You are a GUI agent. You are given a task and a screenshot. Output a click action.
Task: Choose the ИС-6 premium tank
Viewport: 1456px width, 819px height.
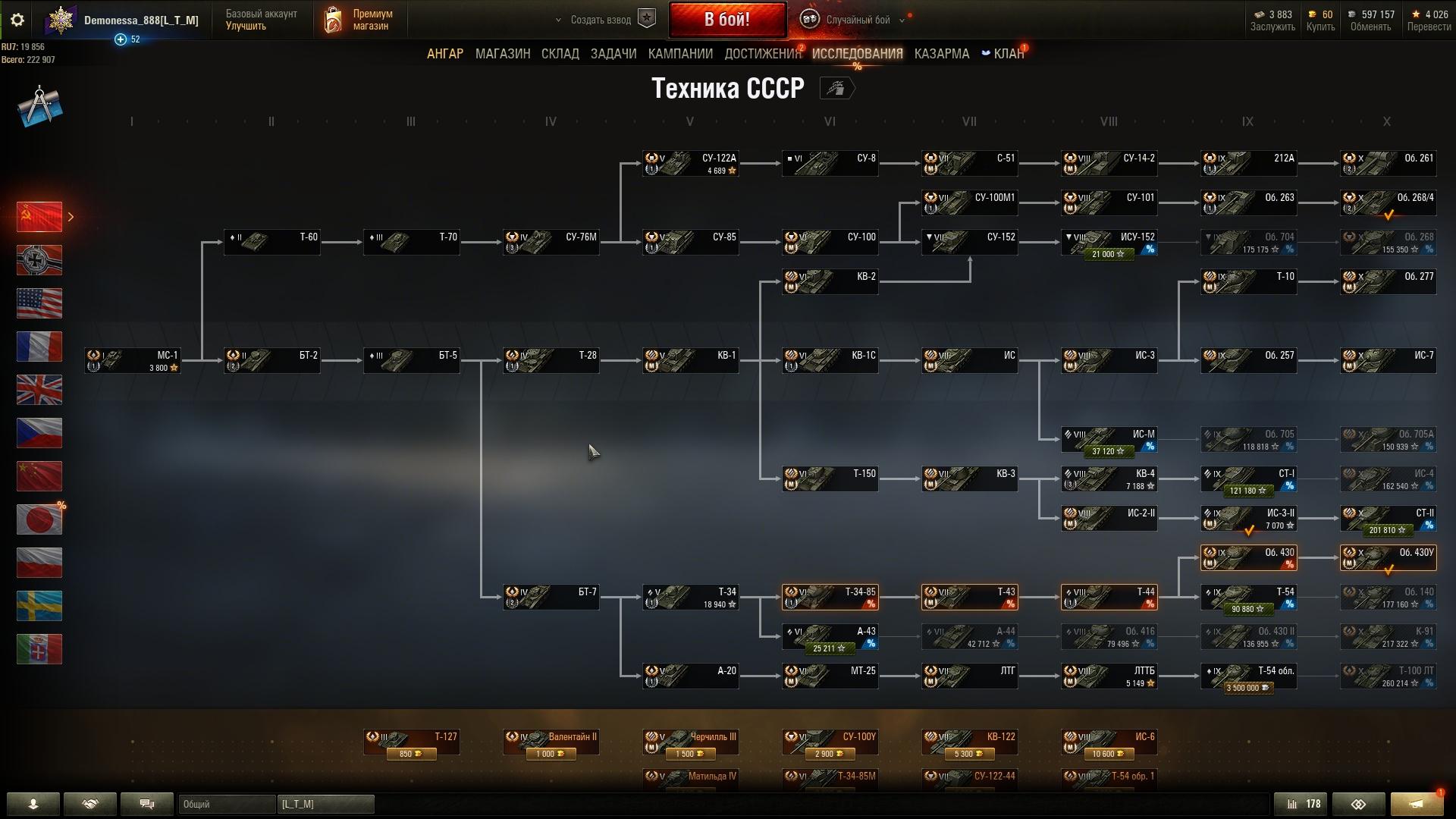[x=1109, y=742]
